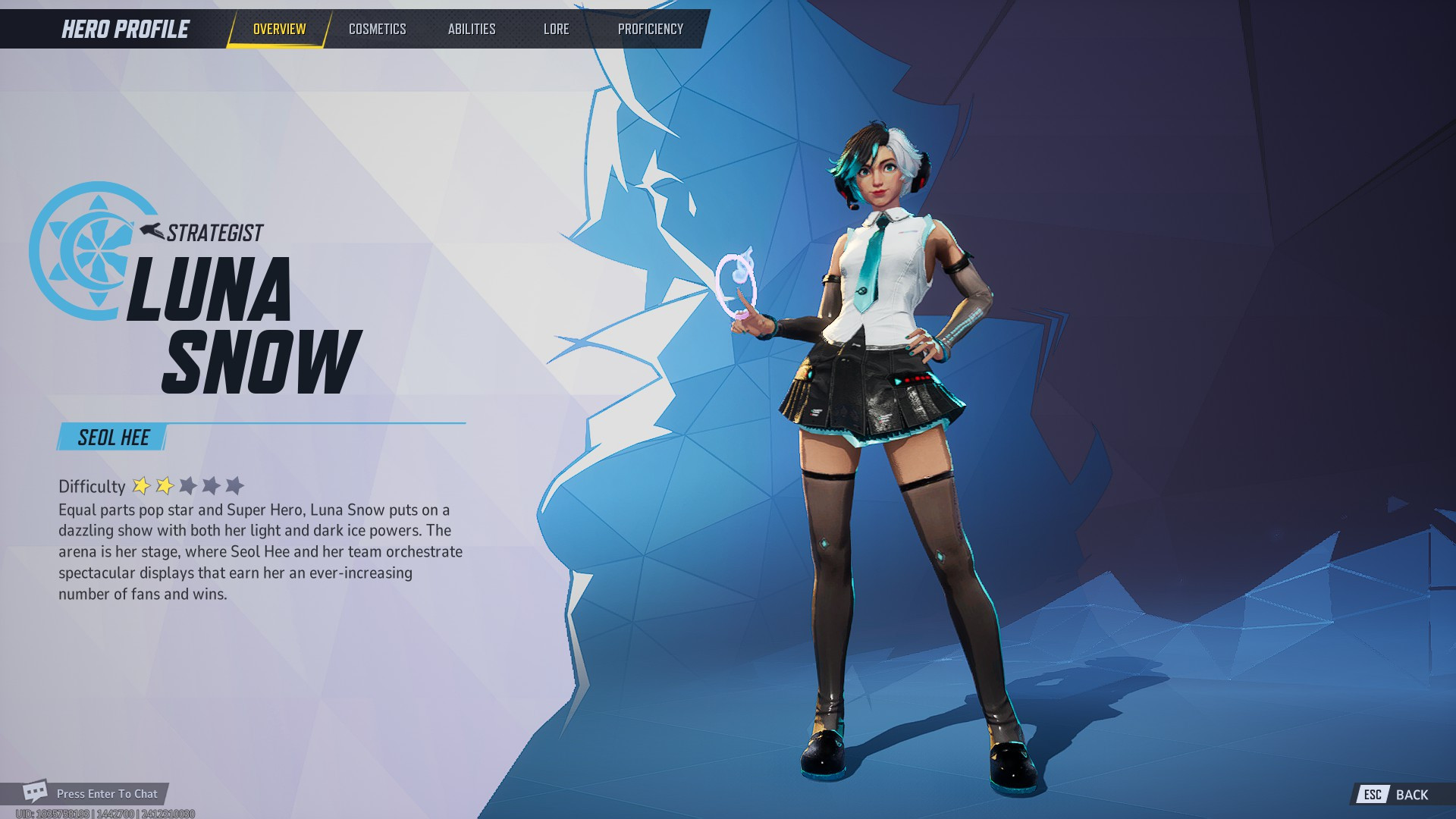Open the Abilities tab
The image size is (1456, 819).
click(472, 29)
